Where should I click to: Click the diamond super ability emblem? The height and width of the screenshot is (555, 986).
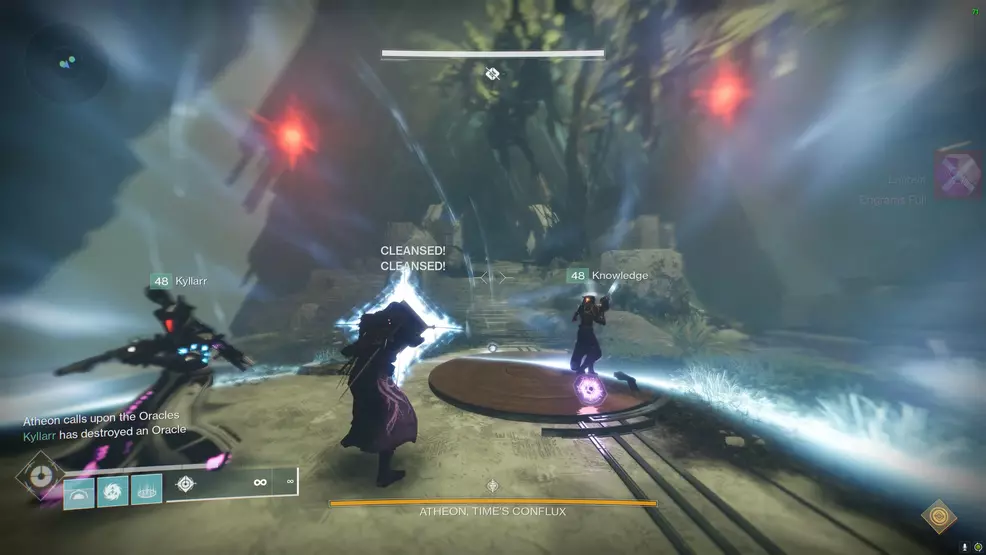[41, 478]
